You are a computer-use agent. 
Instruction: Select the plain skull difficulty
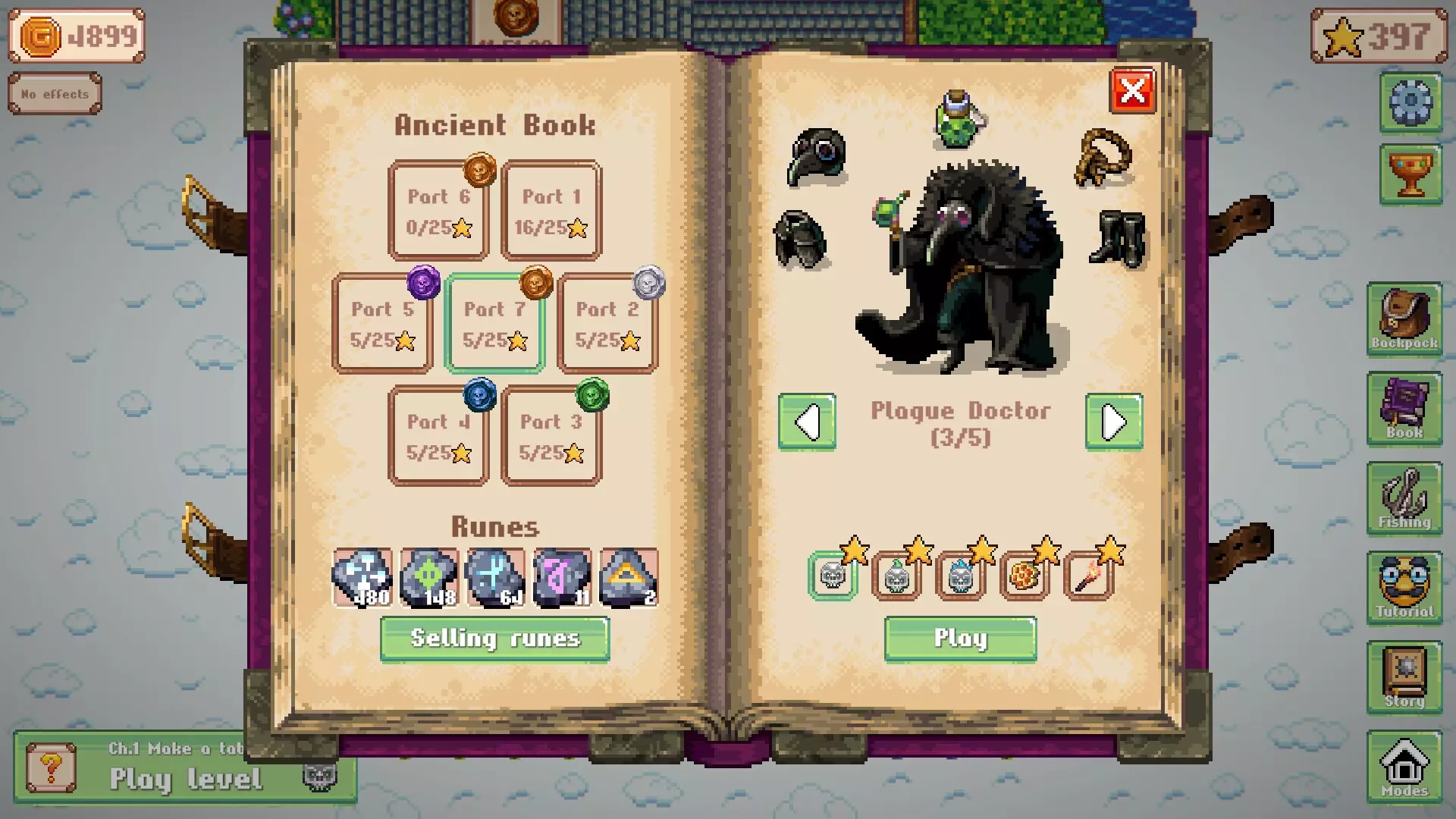(x=832, y=578)
